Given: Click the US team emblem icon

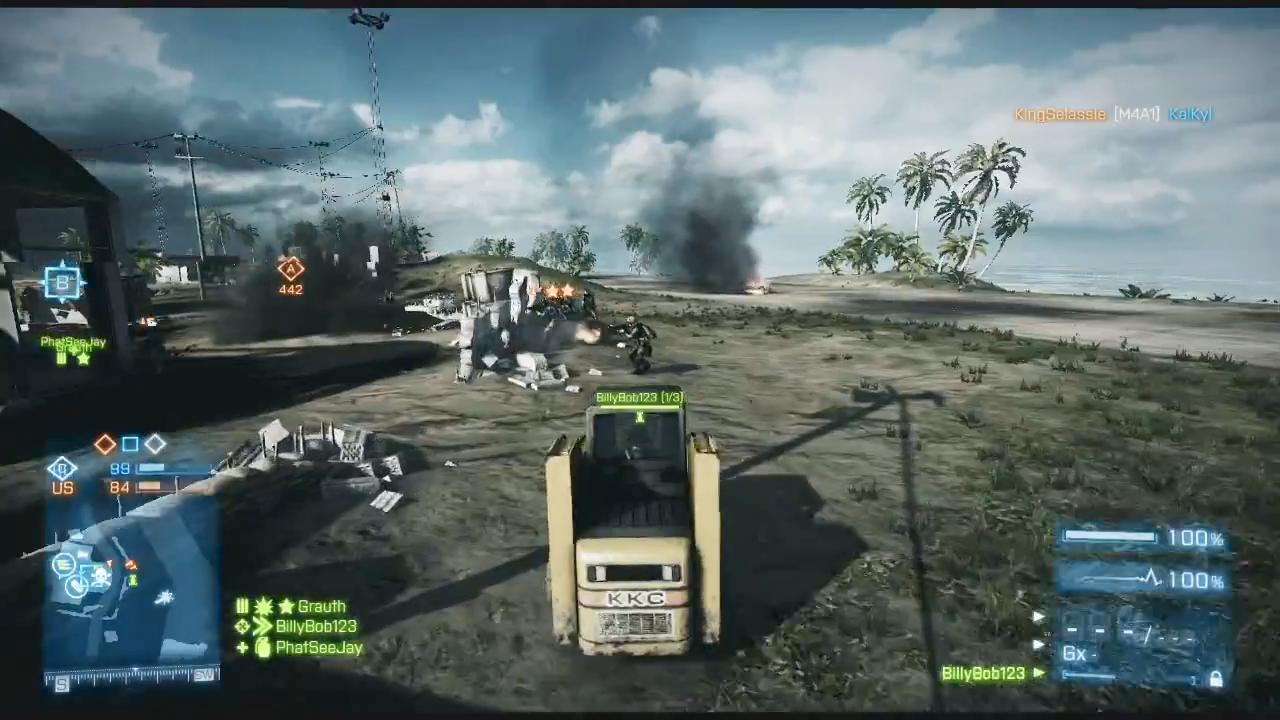Looking at the screenshot, I should [62, 468].
